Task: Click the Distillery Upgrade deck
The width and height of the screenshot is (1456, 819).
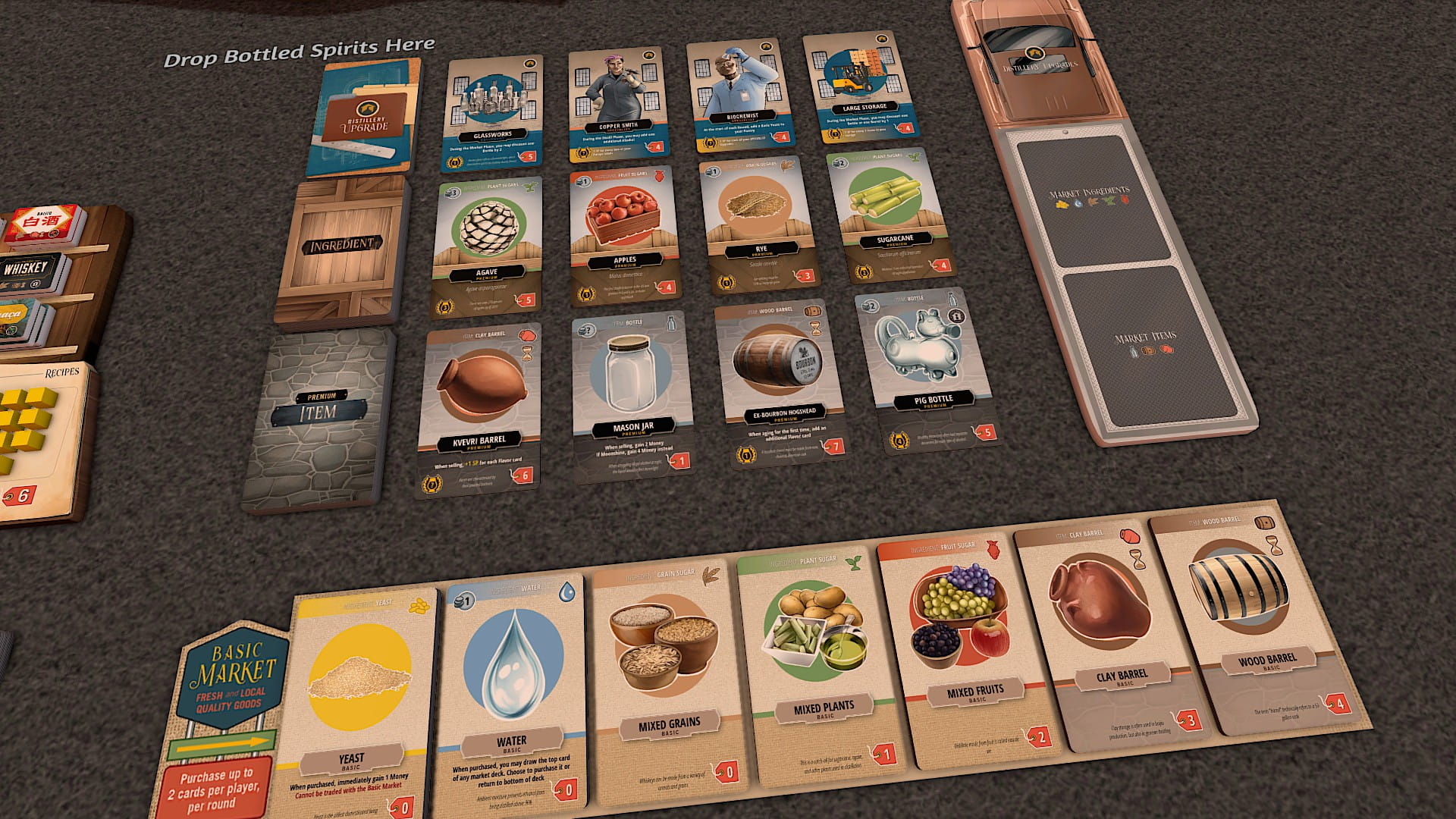Action: pos(364,118)
